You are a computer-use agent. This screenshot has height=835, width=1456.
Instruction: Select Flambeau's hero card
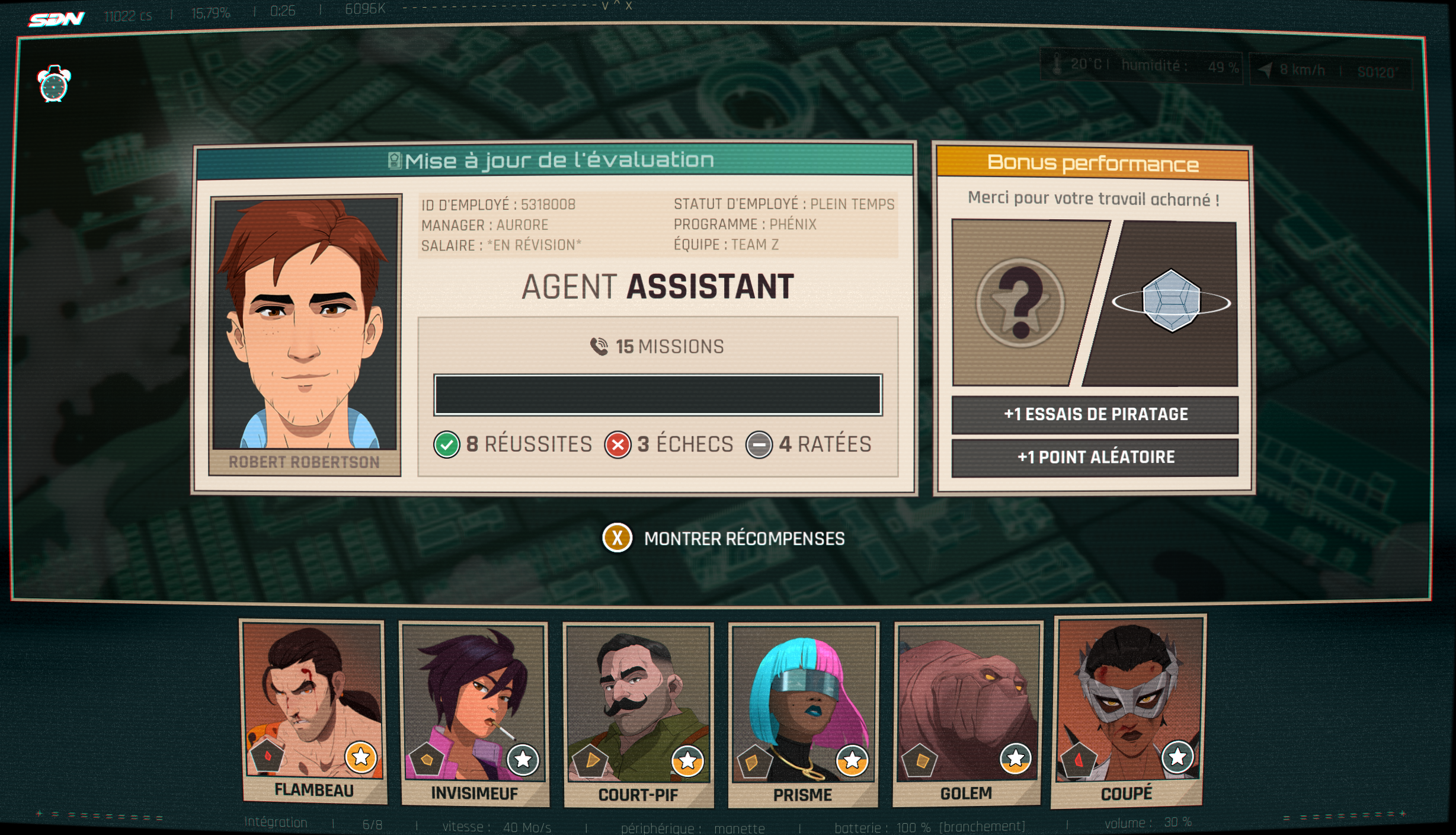tap(313, 710)
